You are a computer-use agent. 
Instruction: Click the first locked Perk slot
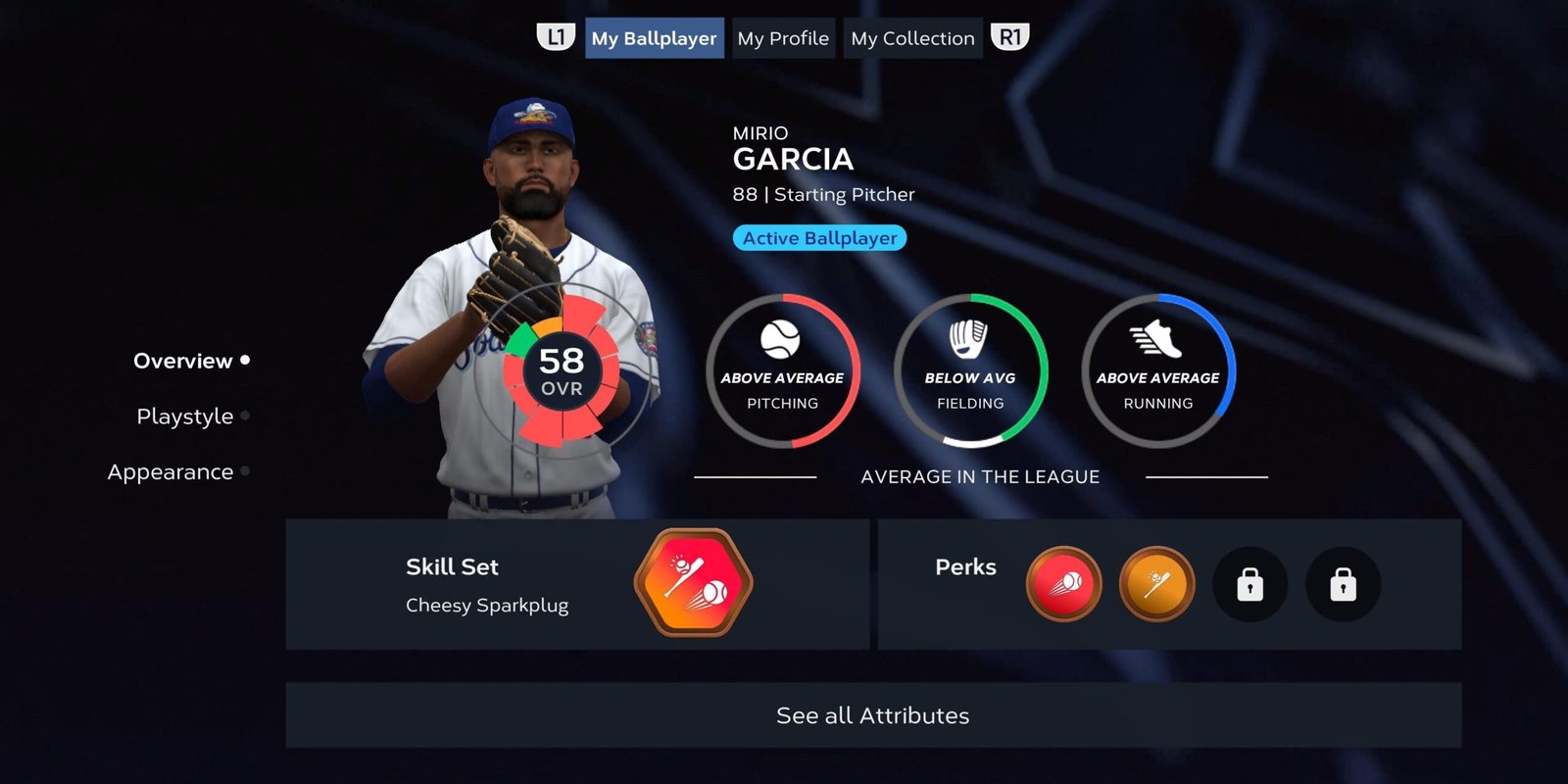(1249, 583)
